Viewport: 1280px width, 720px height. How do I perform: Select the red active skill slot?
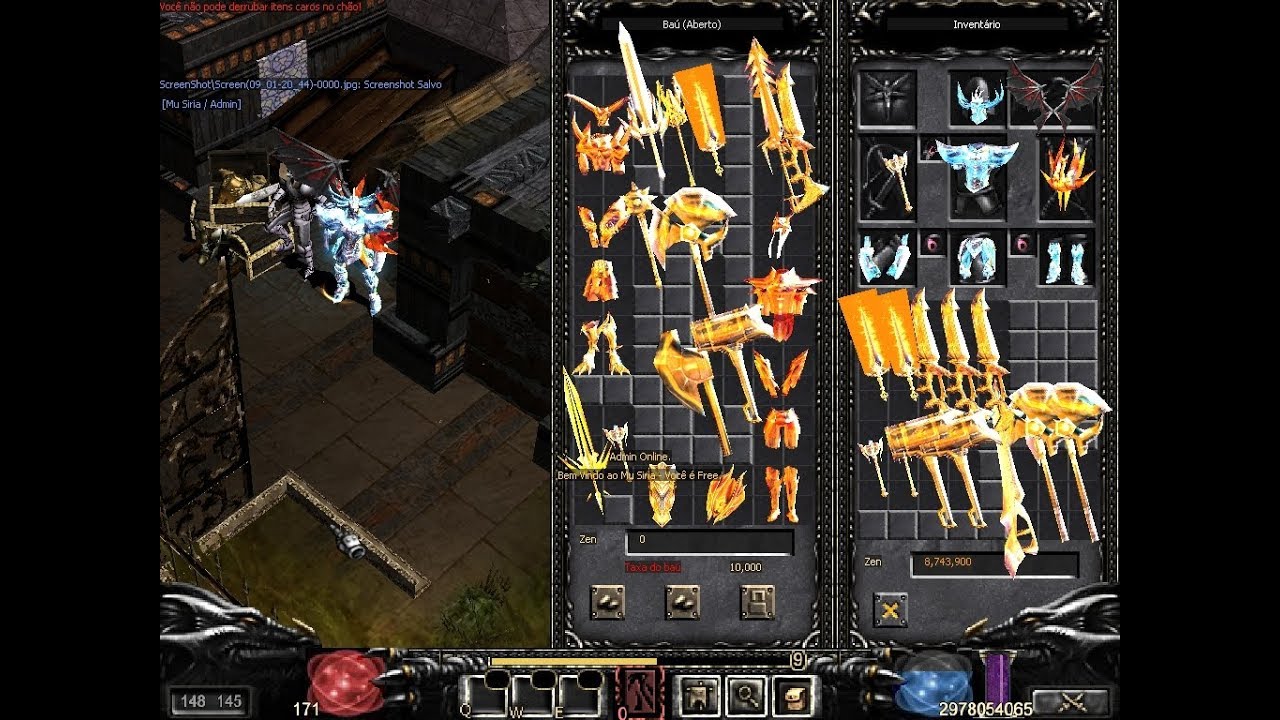click(637, 692)
